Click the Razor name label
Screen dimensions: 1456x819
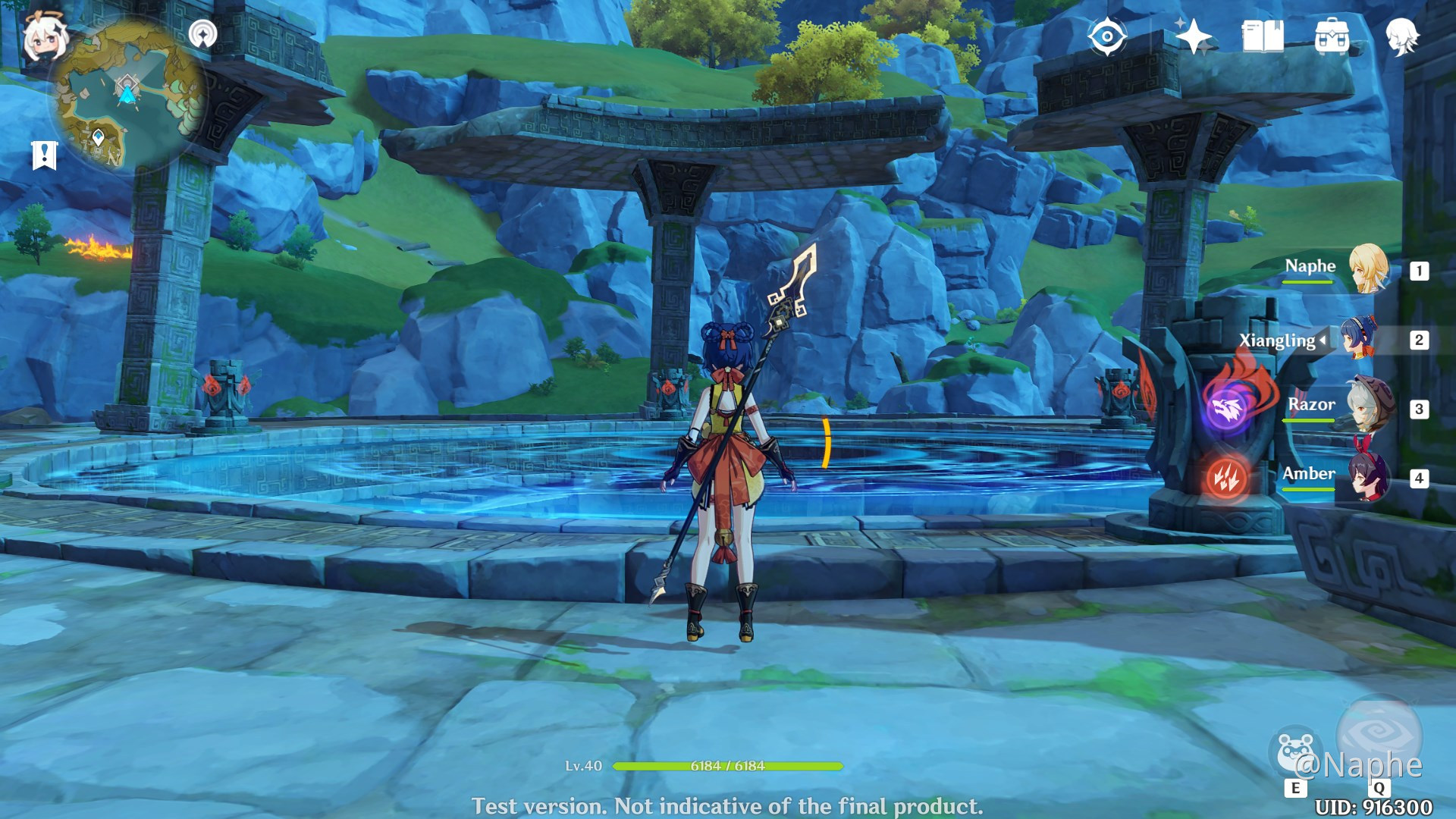coord(1311,405)
